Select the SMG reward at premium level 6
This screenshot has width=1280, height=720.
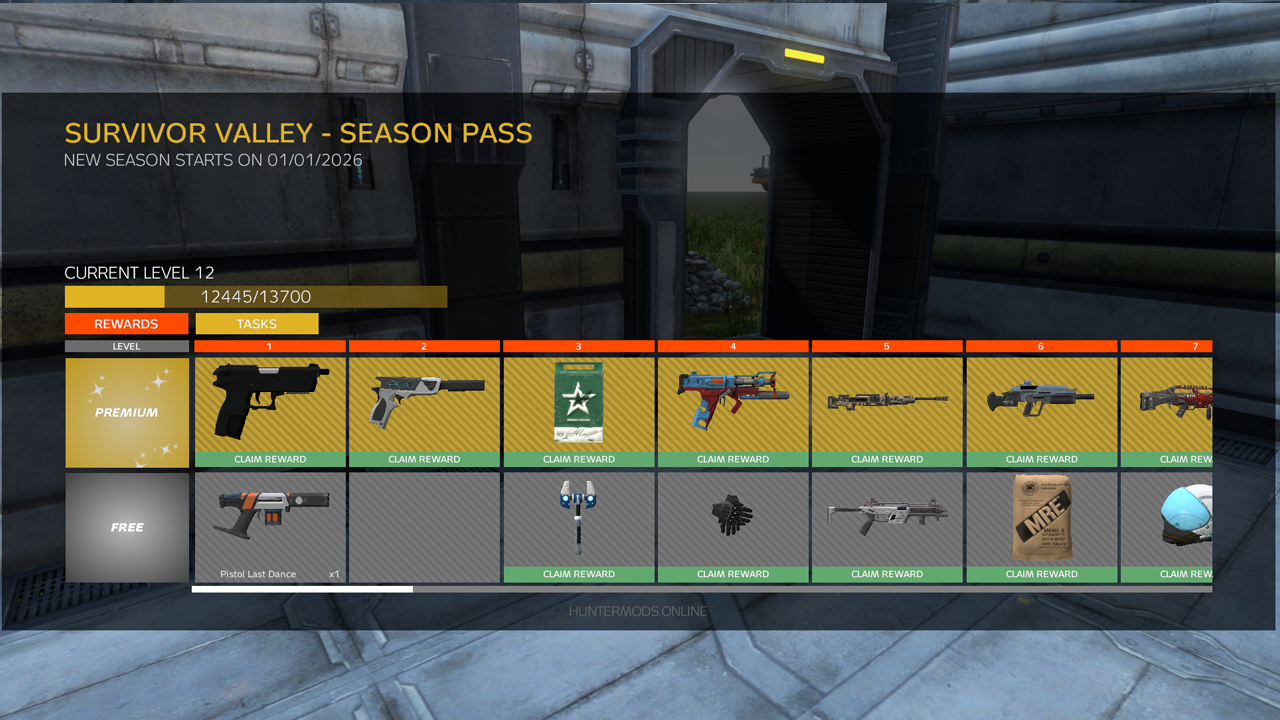pos(1042,400)
